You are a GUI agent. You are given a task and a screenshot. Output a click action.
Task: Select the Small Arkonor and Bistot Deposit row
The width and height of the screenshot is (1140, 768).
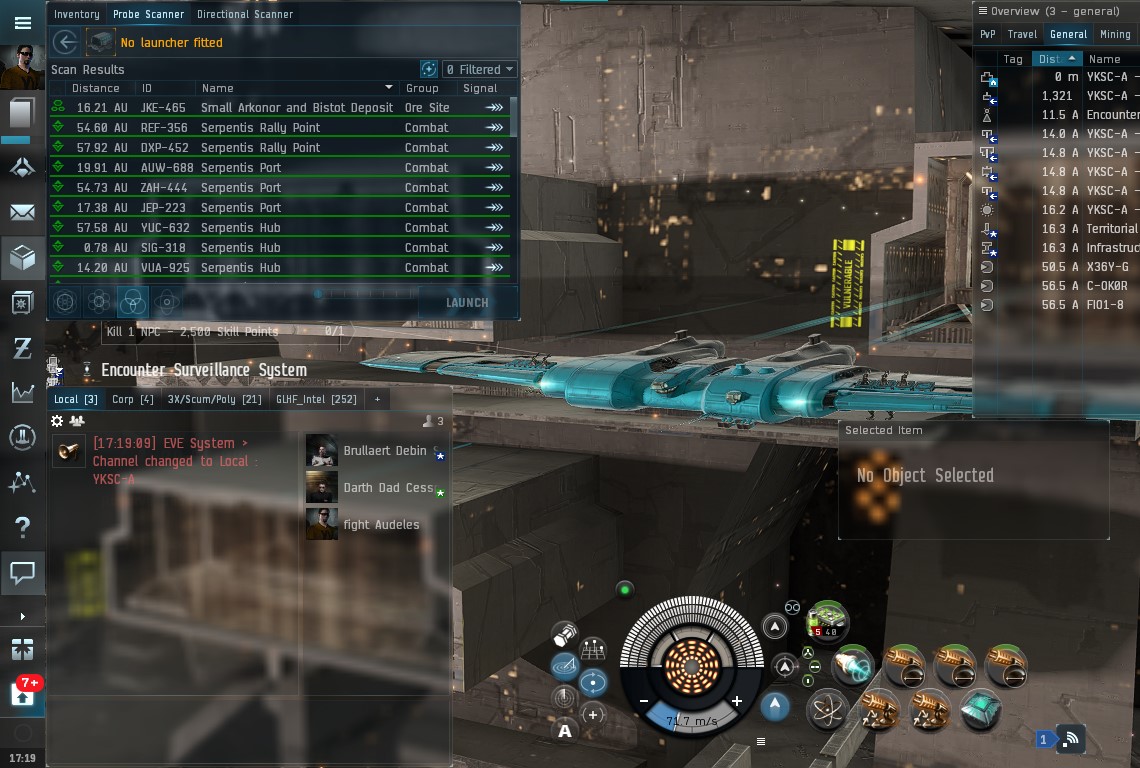(296, 108)
